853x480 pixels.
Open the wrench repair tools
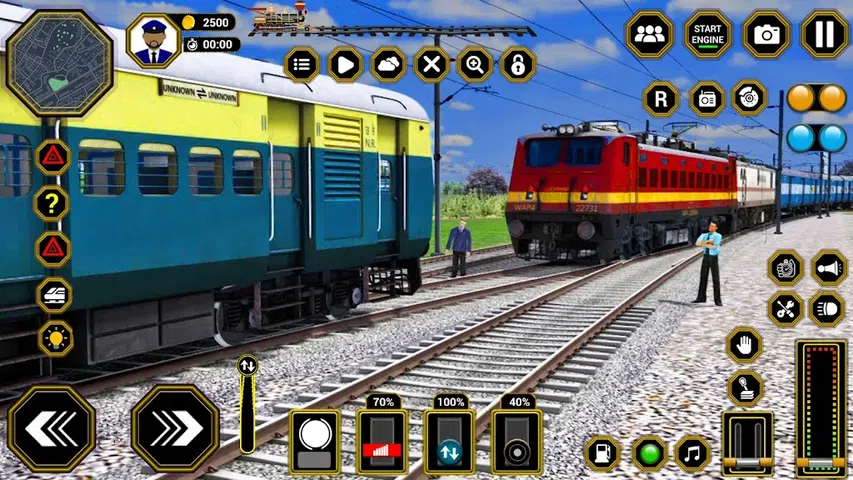coord(786,309)
